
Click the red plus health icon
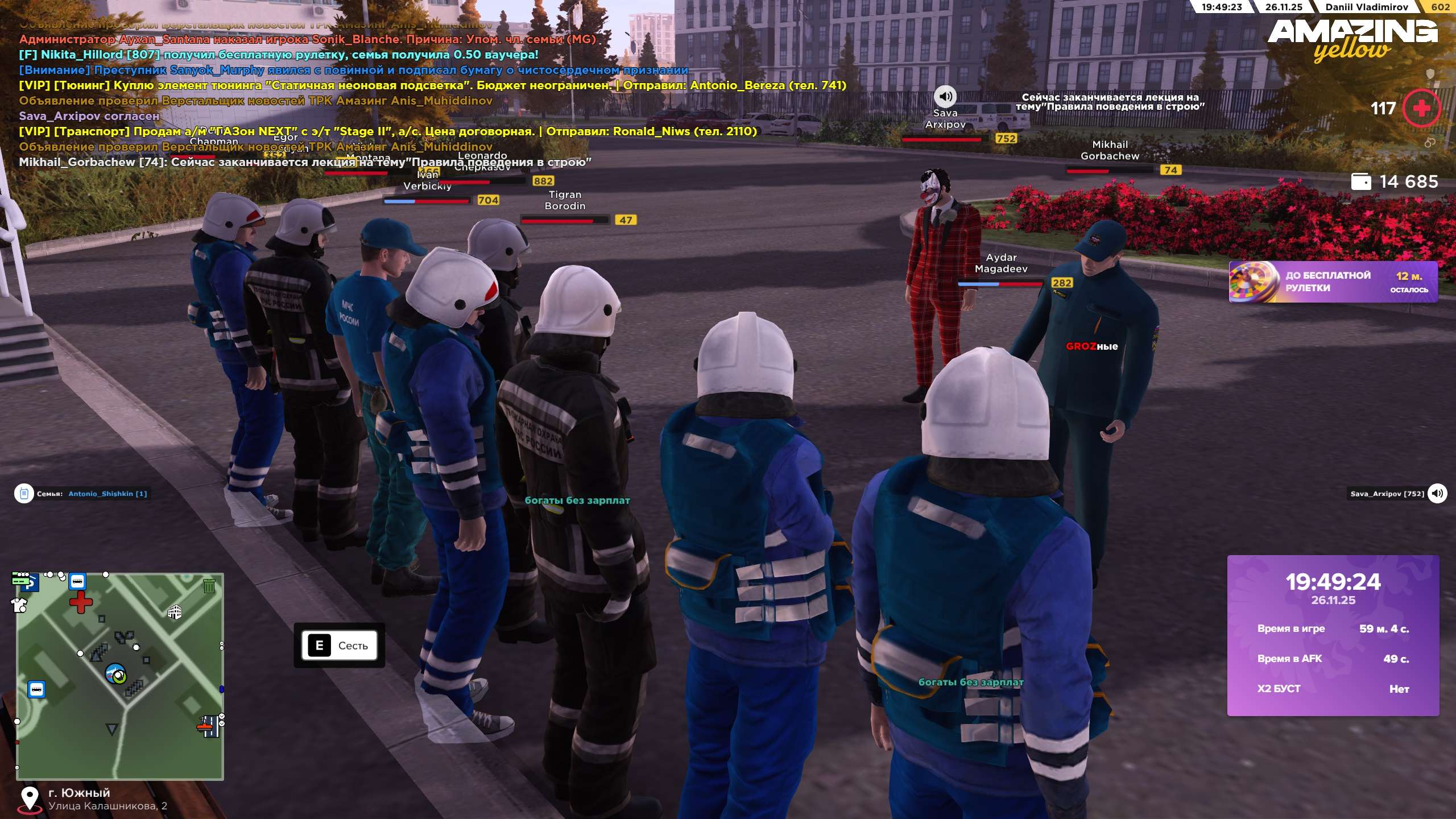coord(1421,108)
